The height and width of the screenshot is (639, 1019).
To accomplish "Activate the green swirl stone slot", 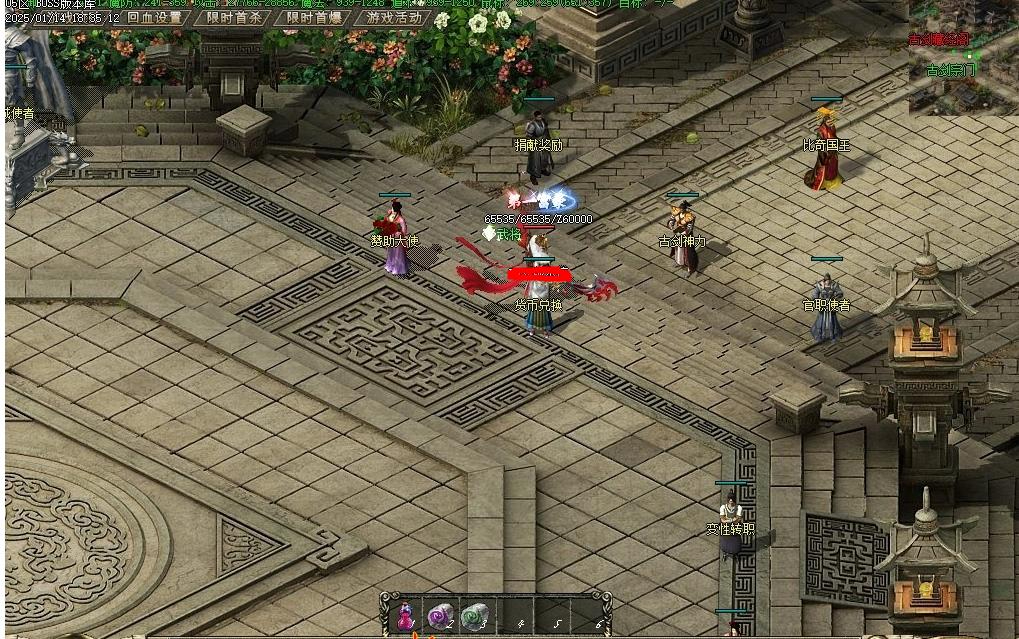I will click(475, 616).
